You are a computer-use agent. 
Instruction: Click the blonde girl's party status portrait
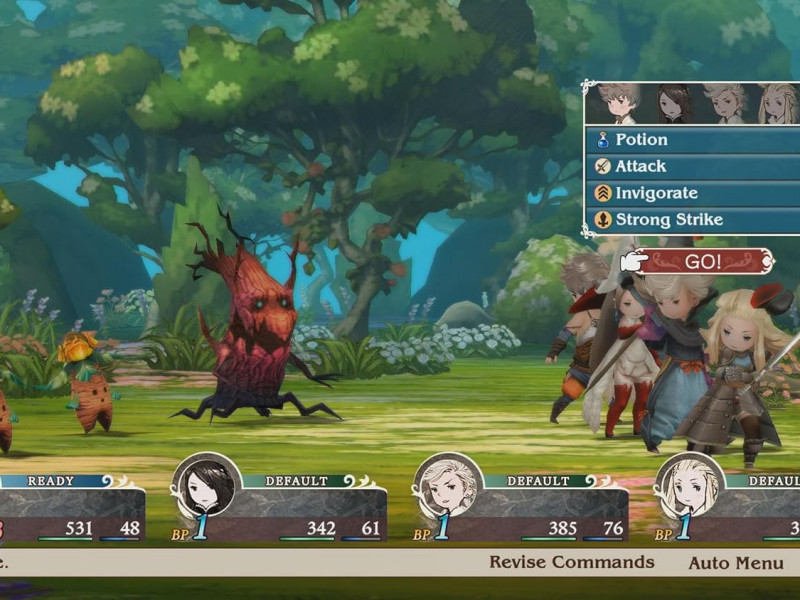[x=690, y=487]
